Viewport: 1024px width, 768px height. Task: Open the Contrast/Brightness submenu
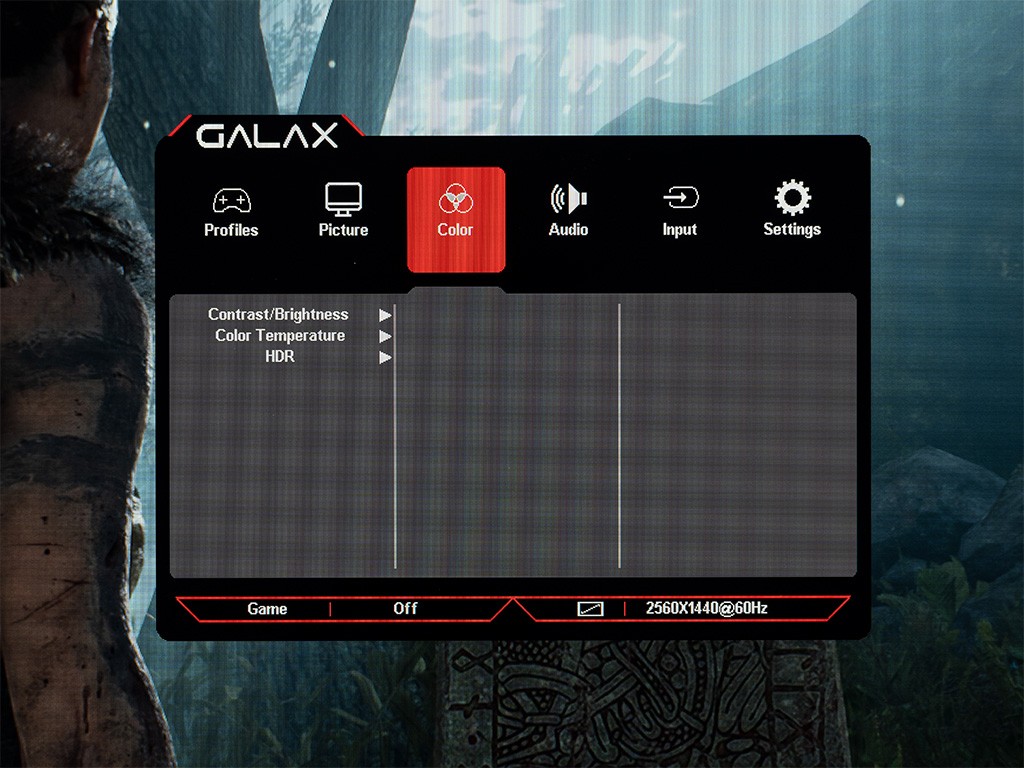pyautogui.click(x=279, y=314)
